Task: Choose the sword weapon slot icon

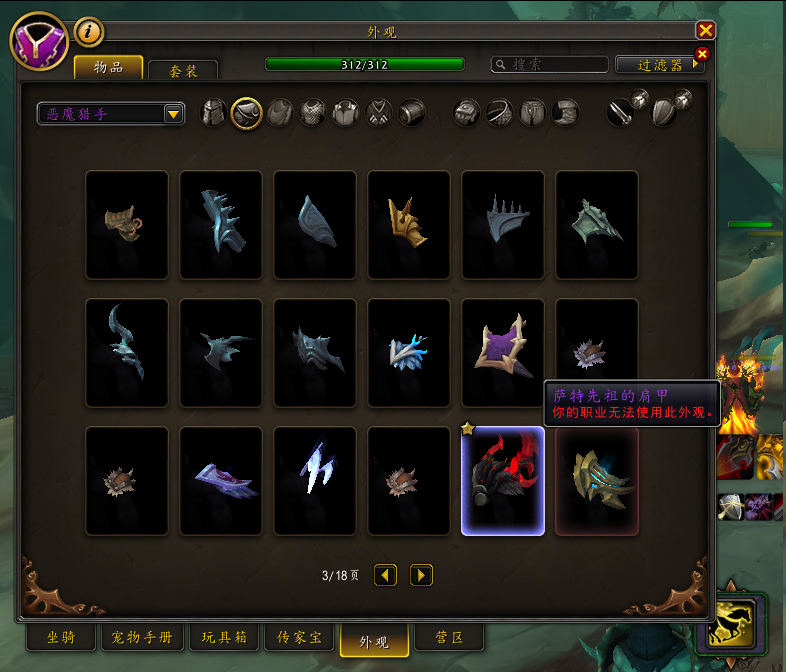Action: 621,113
